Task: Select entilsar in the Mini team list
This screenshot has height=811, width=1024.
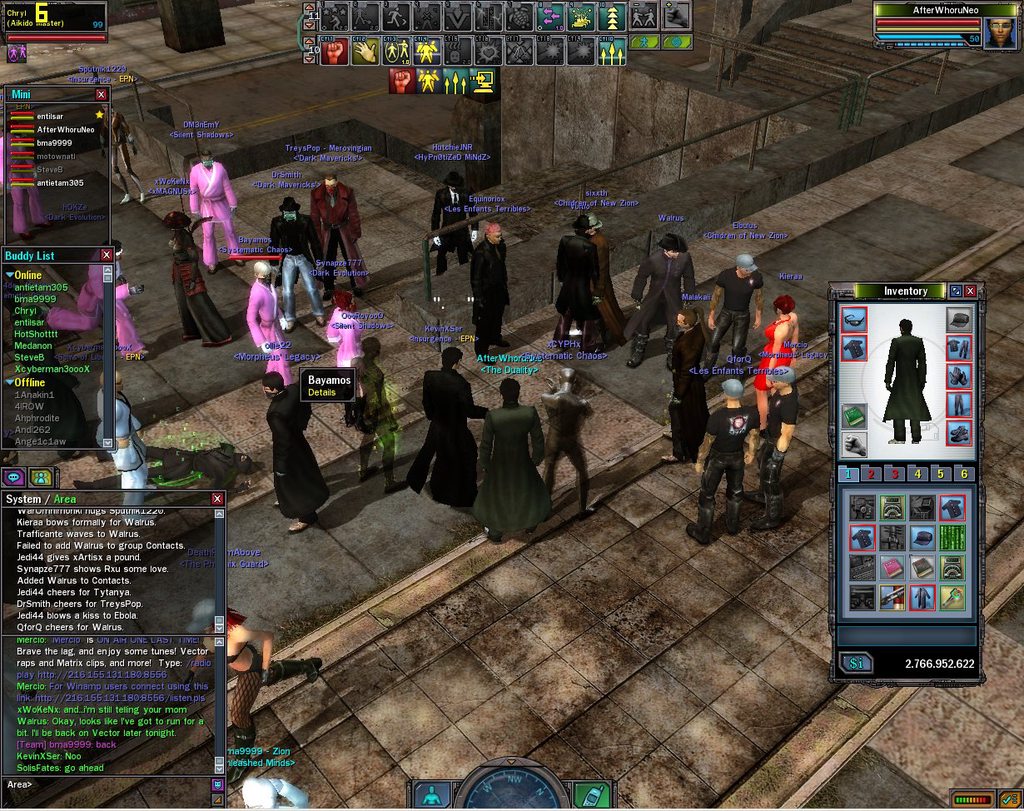Action: pyautogui.click(x=52, y=117)
